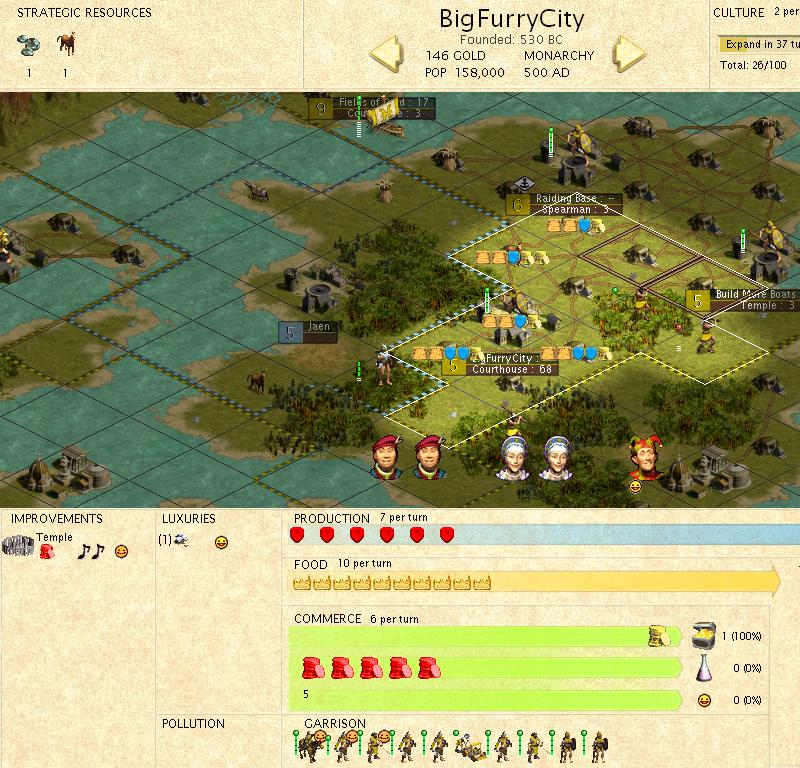Click the science beaker icon
The height and width of the screenshot is (768, 800).
click(x=704, y=667)
